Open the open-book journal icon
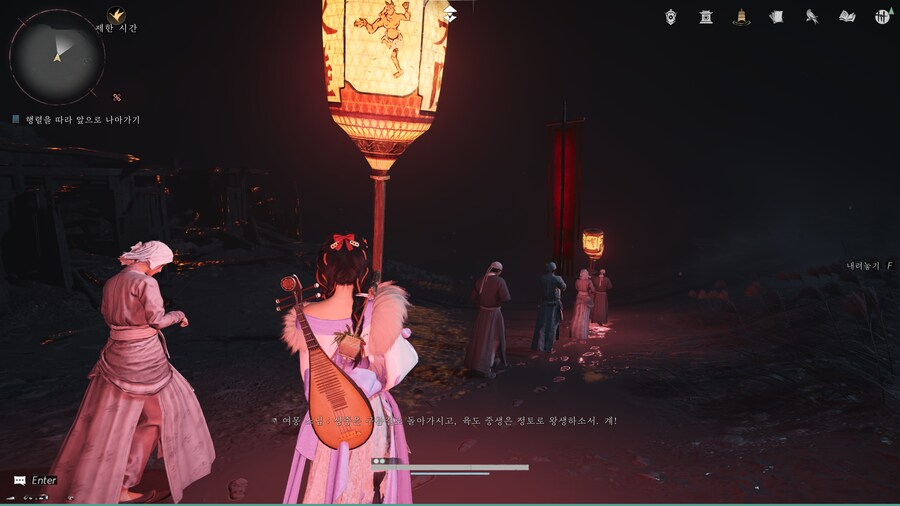Image resolution: width=900 pixels, height=506 pixels. [x=847, y=17]
